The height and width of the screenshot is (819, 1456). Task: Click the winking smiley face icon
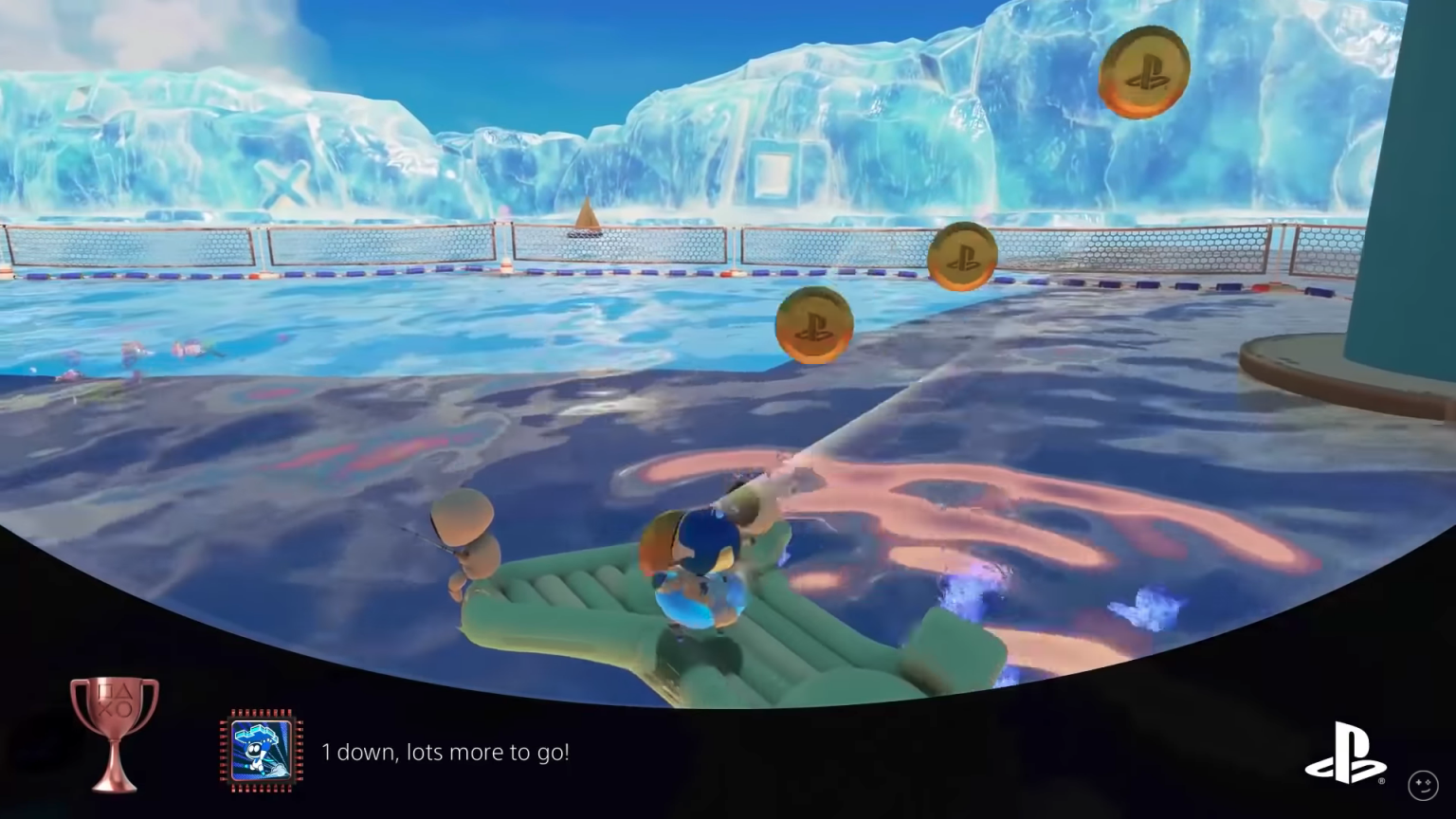point(1425,784)
